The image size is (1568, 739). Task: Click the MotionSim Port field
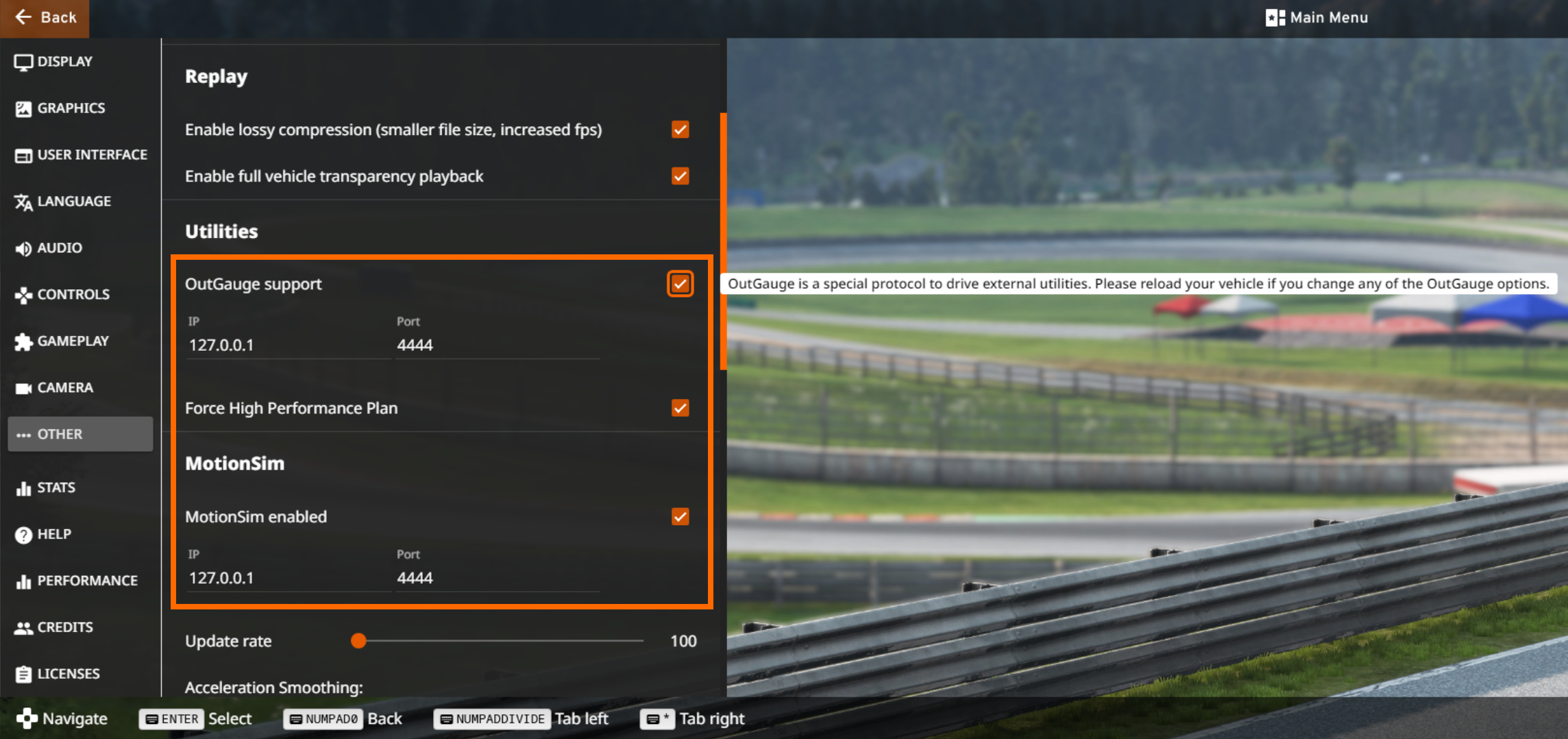(x=497, y=578)
